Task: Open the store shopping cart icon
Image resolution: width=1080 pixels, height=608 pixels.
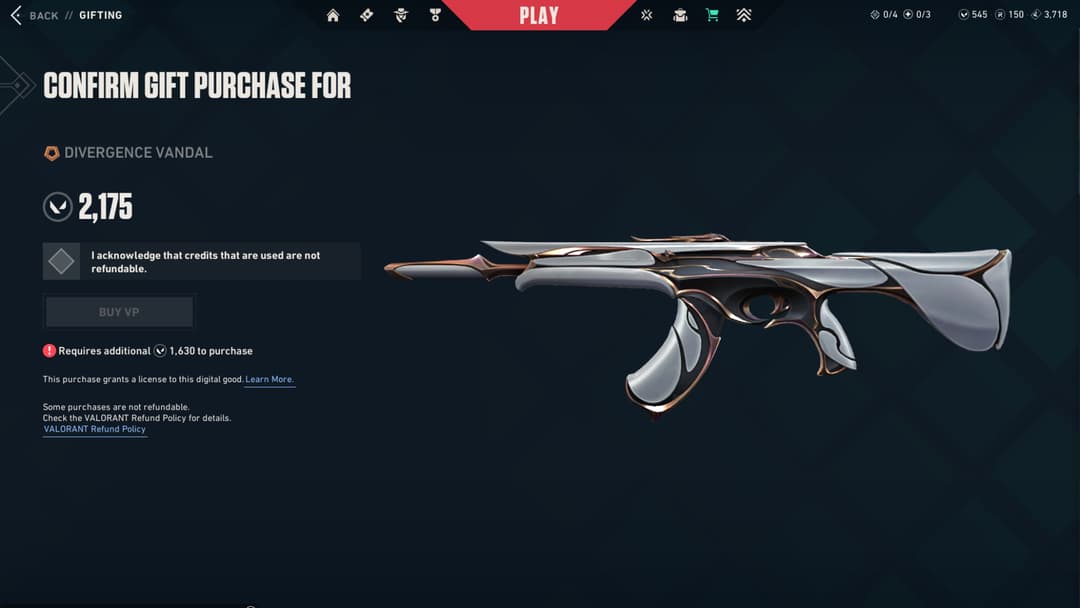Action: 712,15
